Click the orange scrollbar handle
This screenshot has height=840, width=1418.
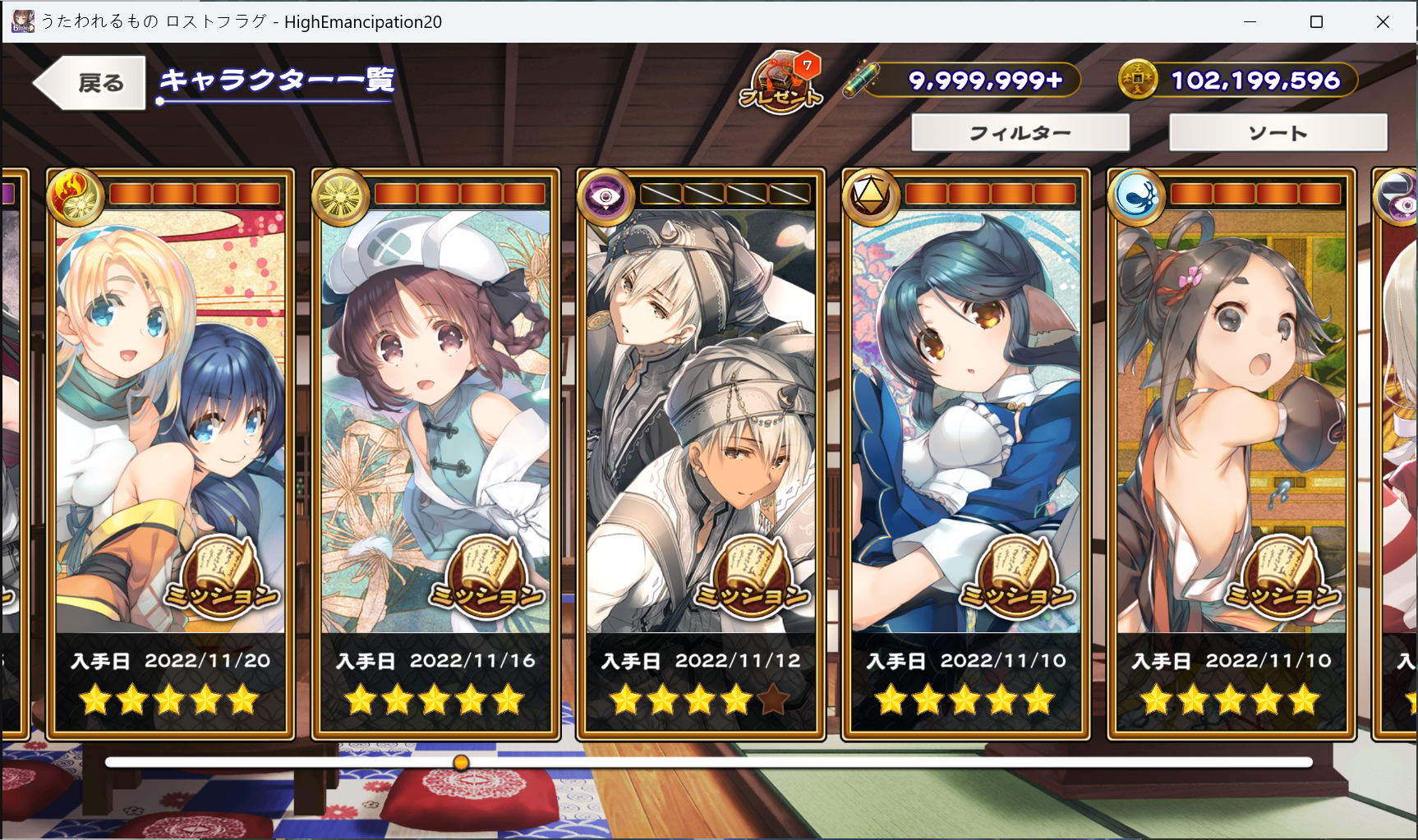pos(461,763)
